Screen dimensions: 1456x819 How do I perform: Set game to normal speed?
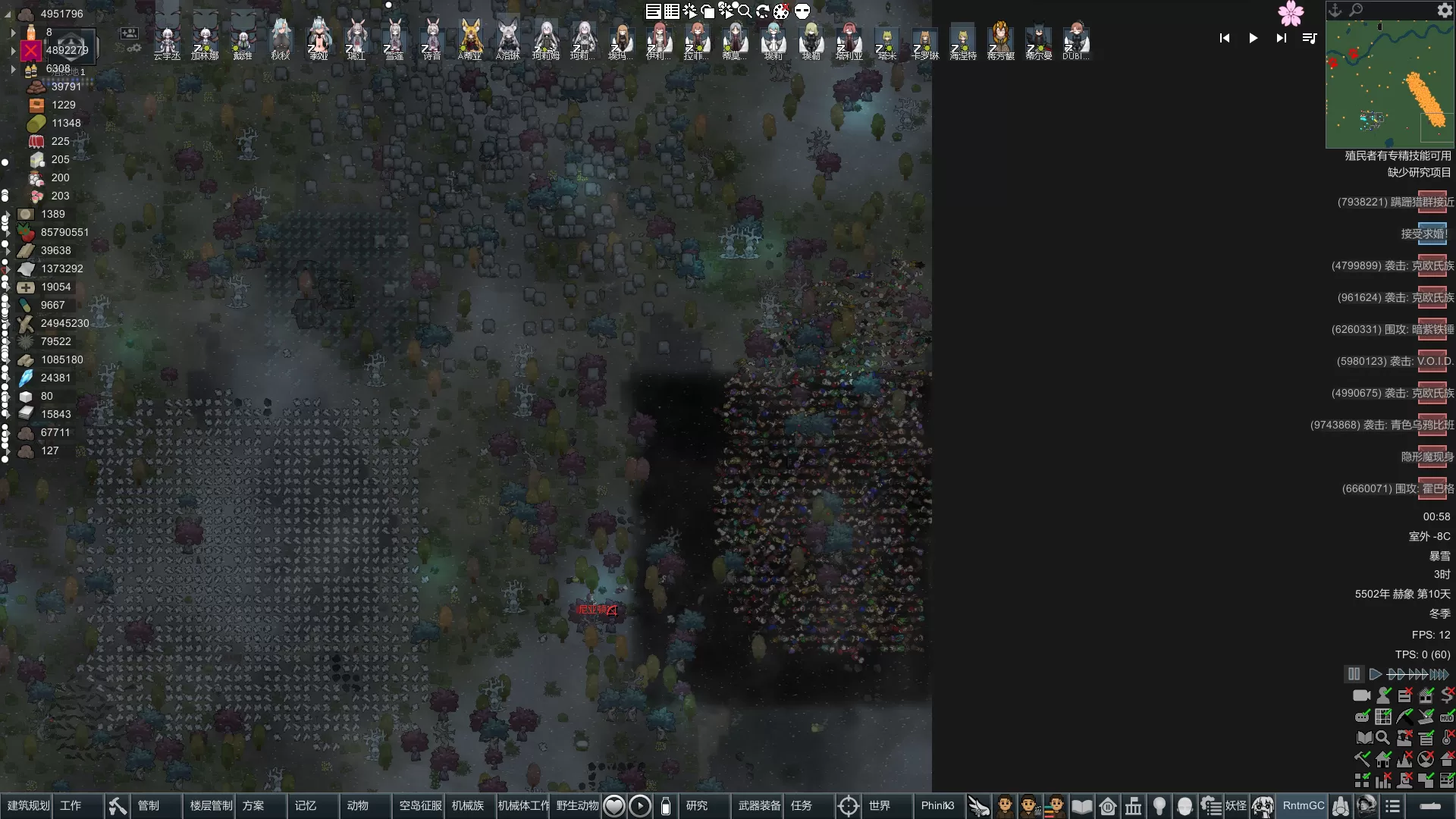tap(1375, 674)
